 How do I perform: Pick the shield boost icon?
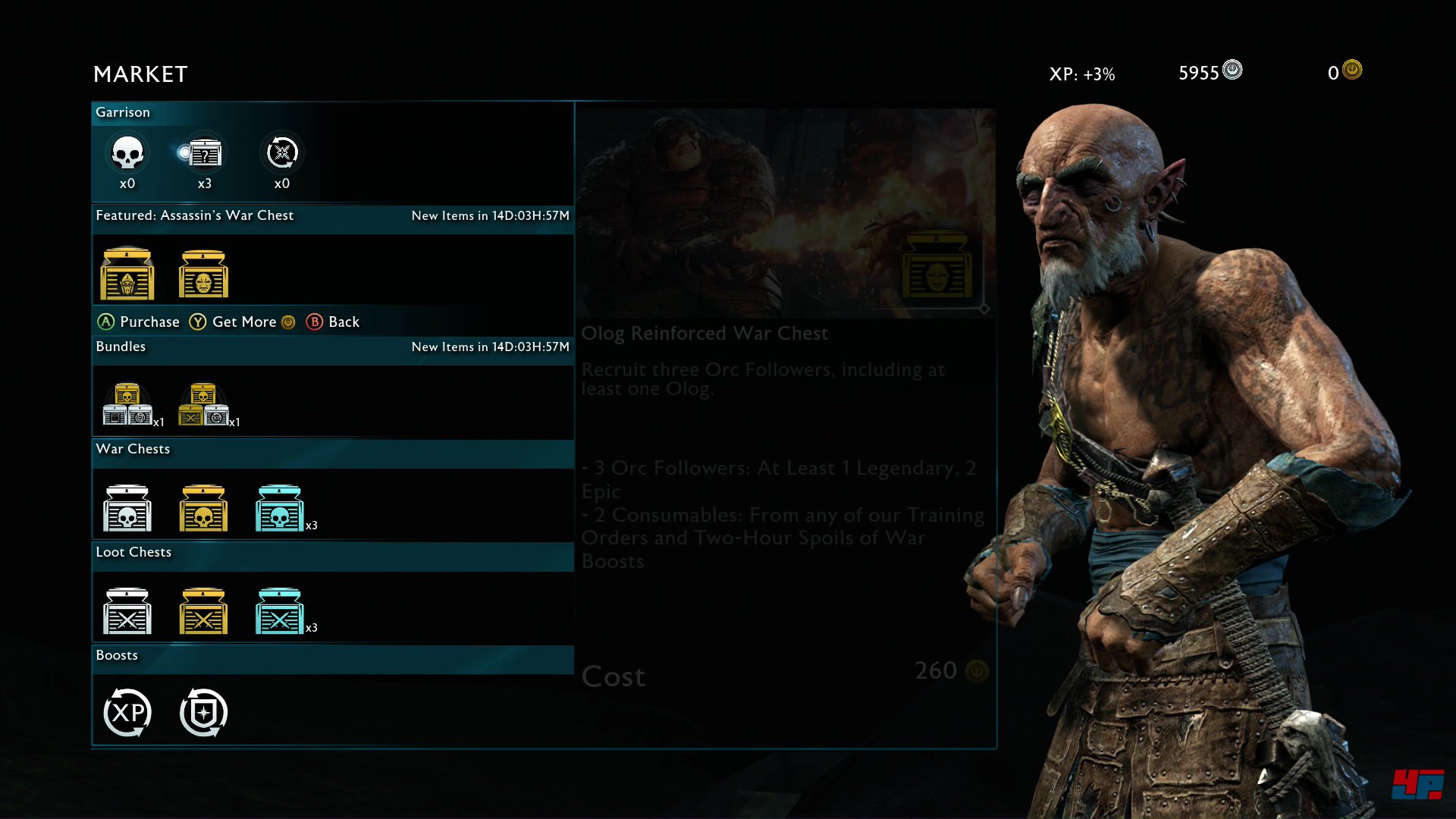(203, 713)
